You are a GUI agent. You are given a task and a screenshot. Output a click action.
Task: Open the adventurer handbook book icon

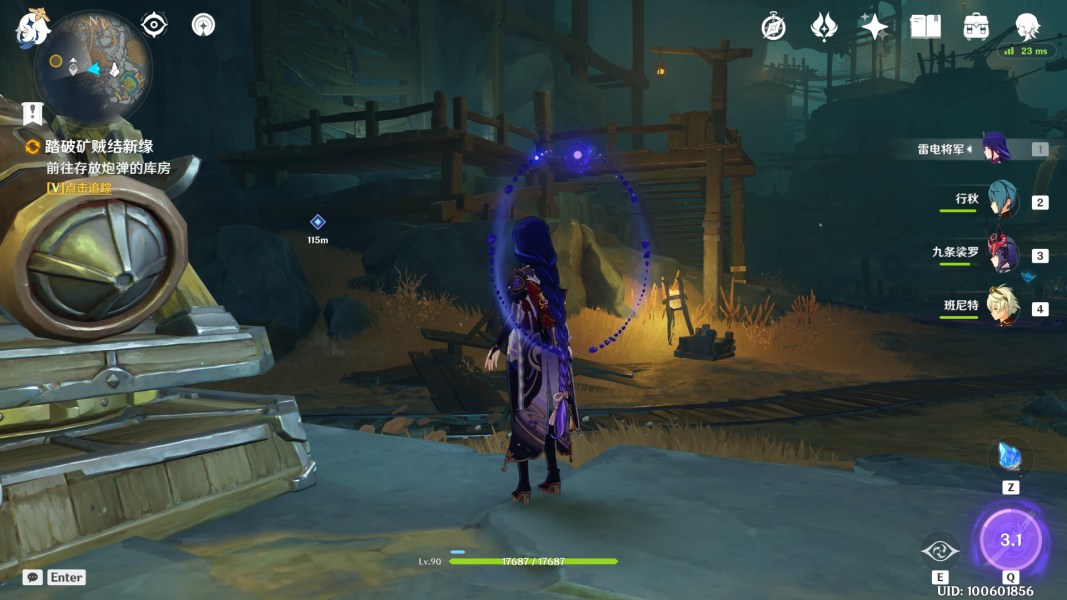point(926,27)
